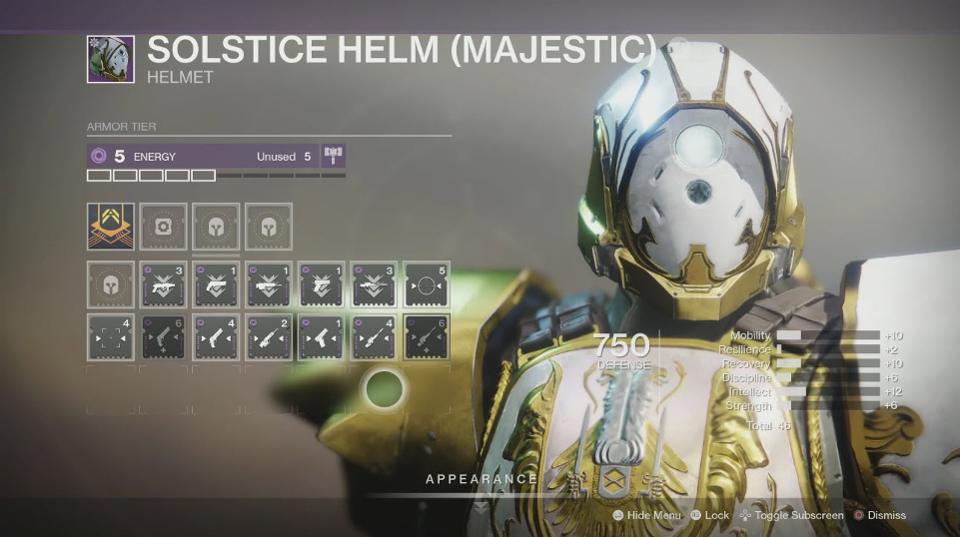This screenshot has height=537, width=960.
Task: Select the 4-cost square bracket targeting mod
Action: pyautogui.click(x=110, y=337)
